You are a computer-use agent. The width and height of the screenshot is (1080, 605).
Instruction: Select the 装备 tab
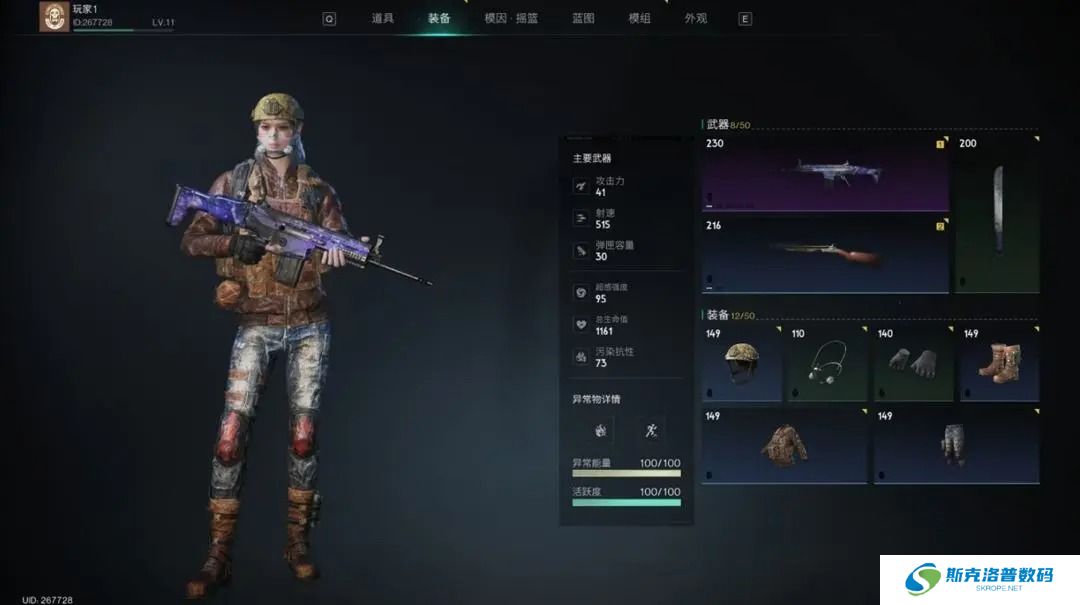pos(439,18)
